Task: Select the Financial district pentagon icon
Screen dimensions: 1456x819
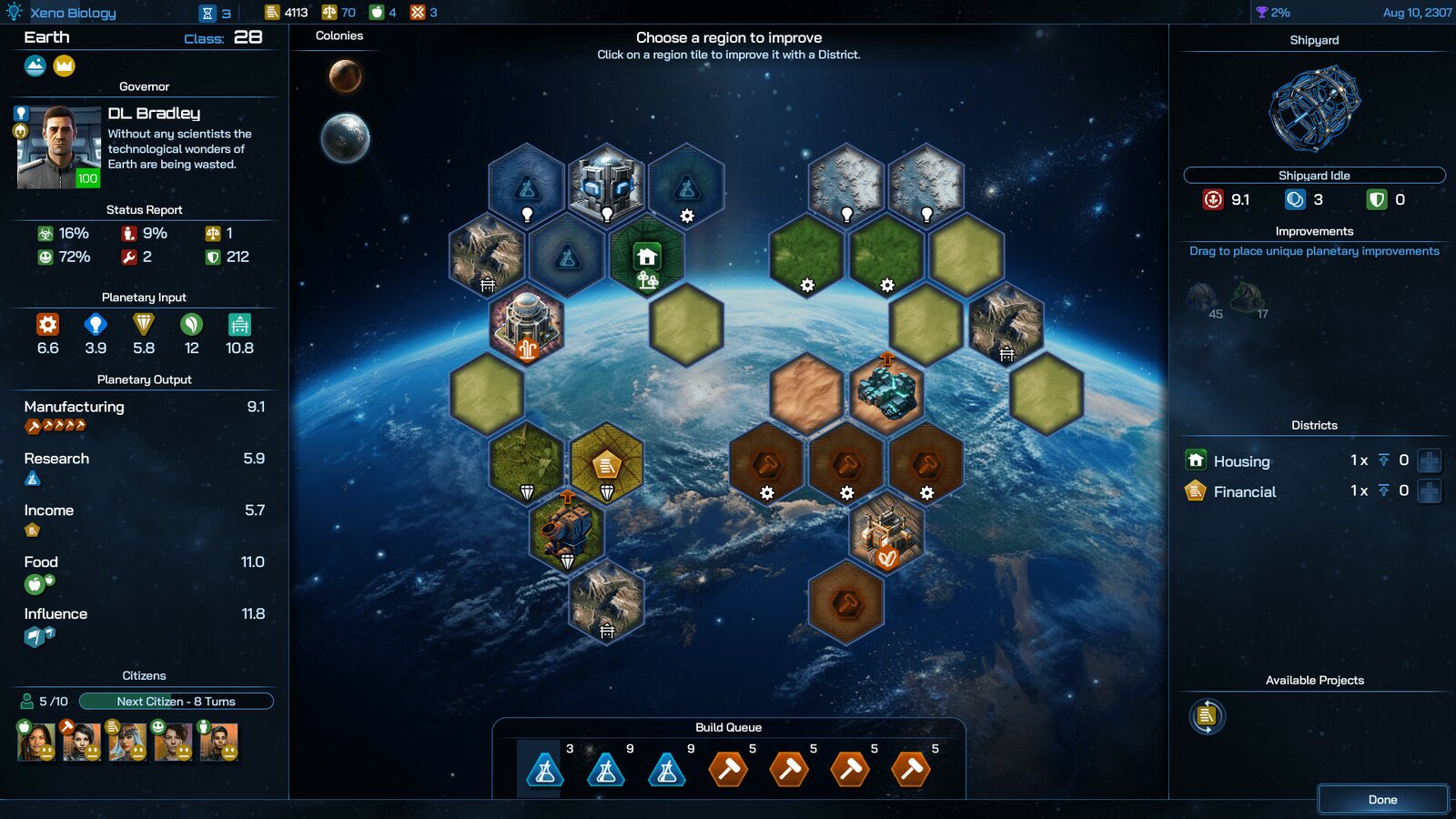Action: coord(1195,491)
